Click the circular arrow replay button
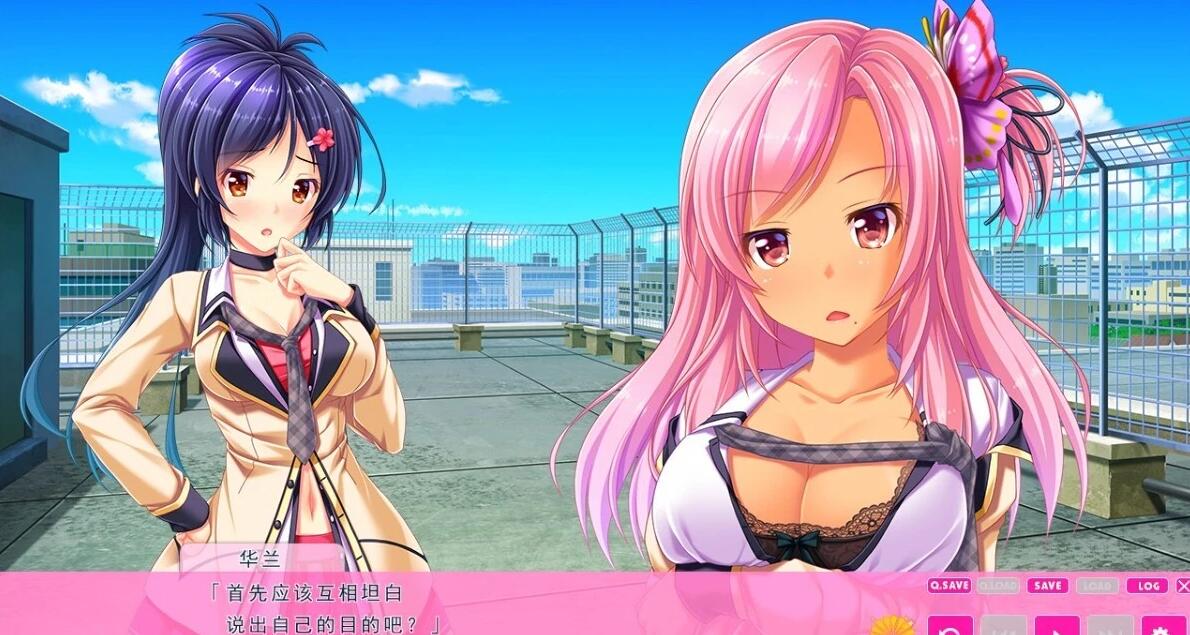This screenshot has height=635, width=1190. [x=949, y=626]
